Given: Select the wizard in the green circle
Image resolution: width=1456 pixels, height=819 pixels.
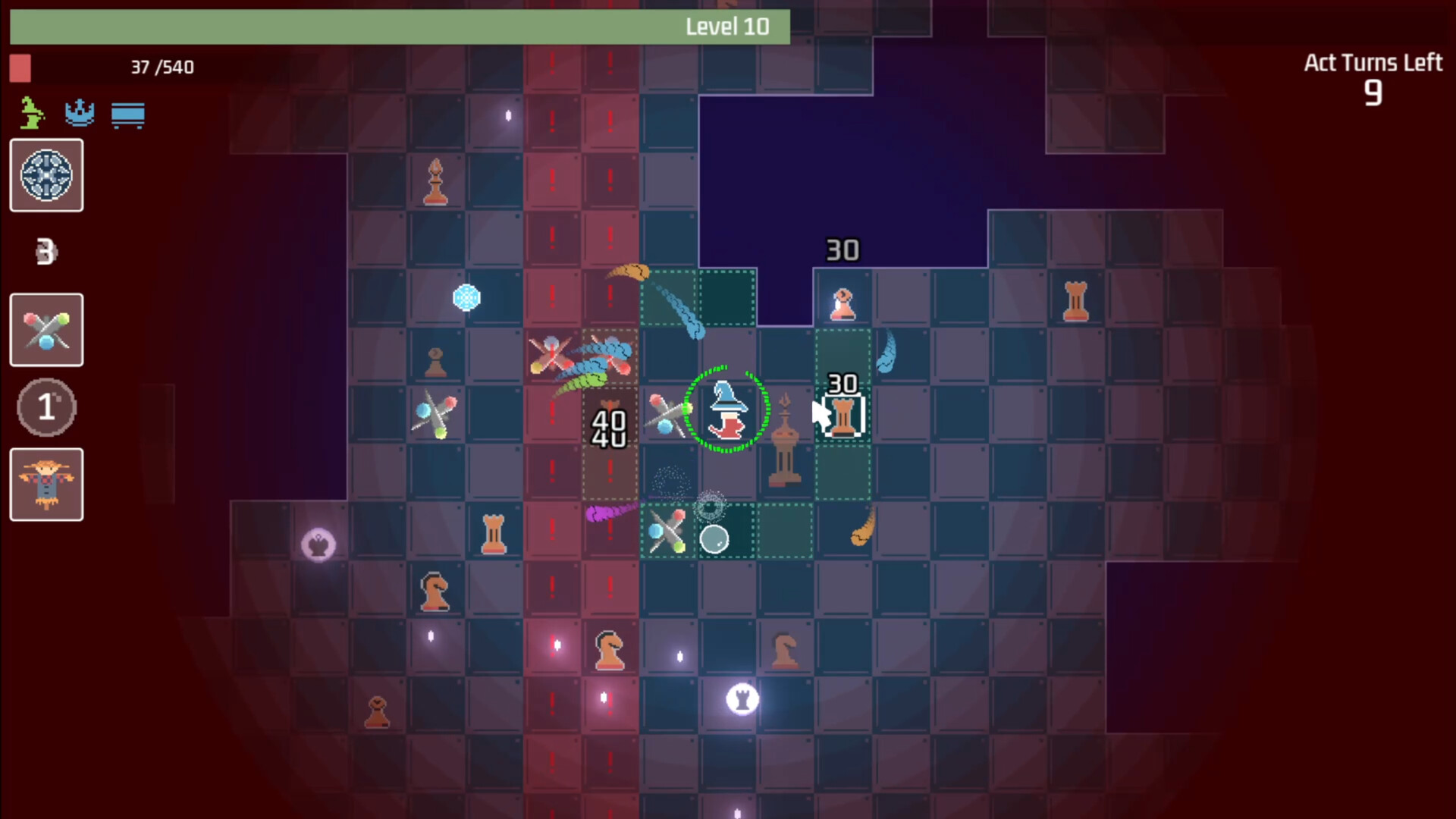Looking at the screenshot, I should [726, 410].
